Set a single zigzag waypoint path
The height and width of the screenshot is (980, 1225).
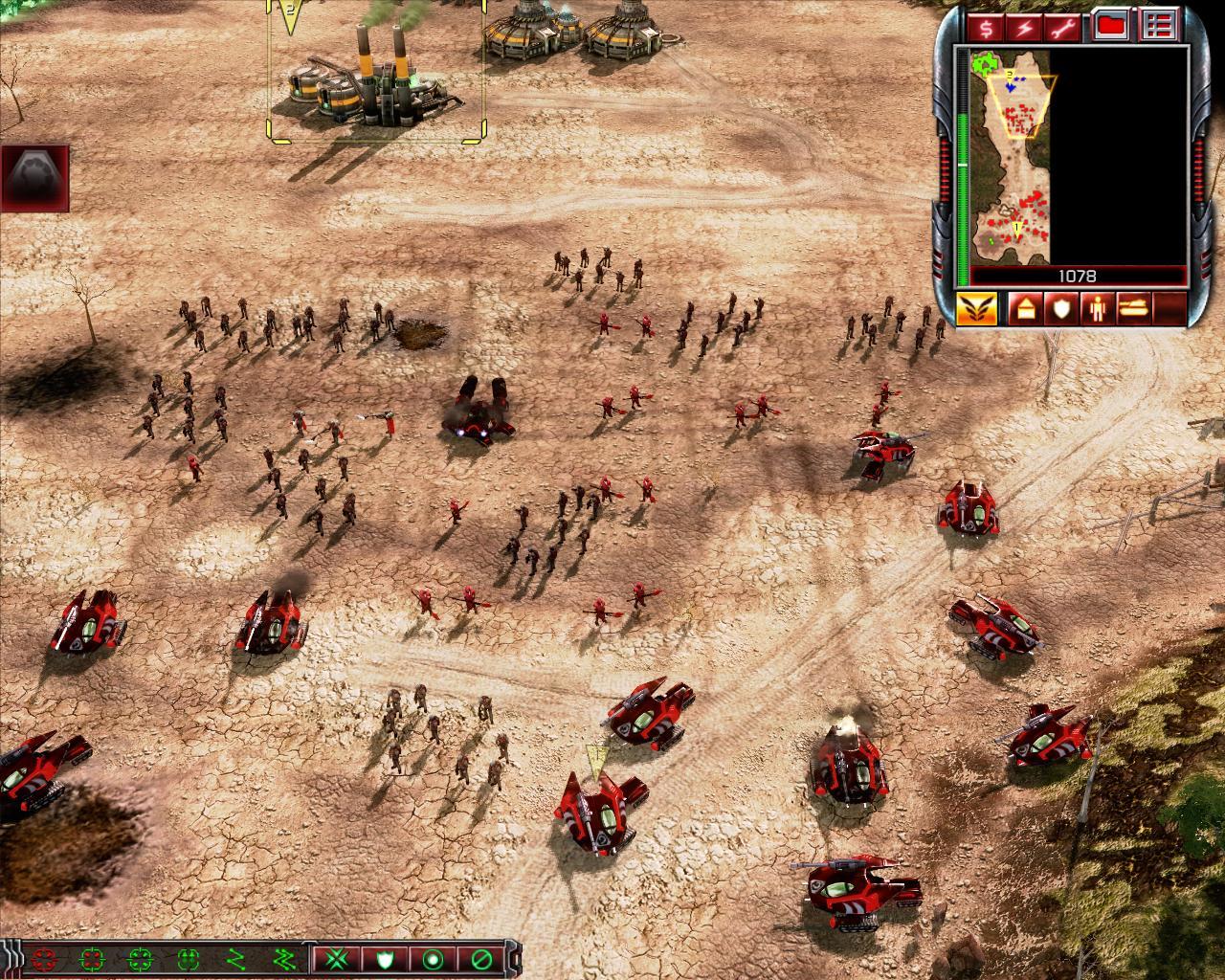[x=235, y=958]
